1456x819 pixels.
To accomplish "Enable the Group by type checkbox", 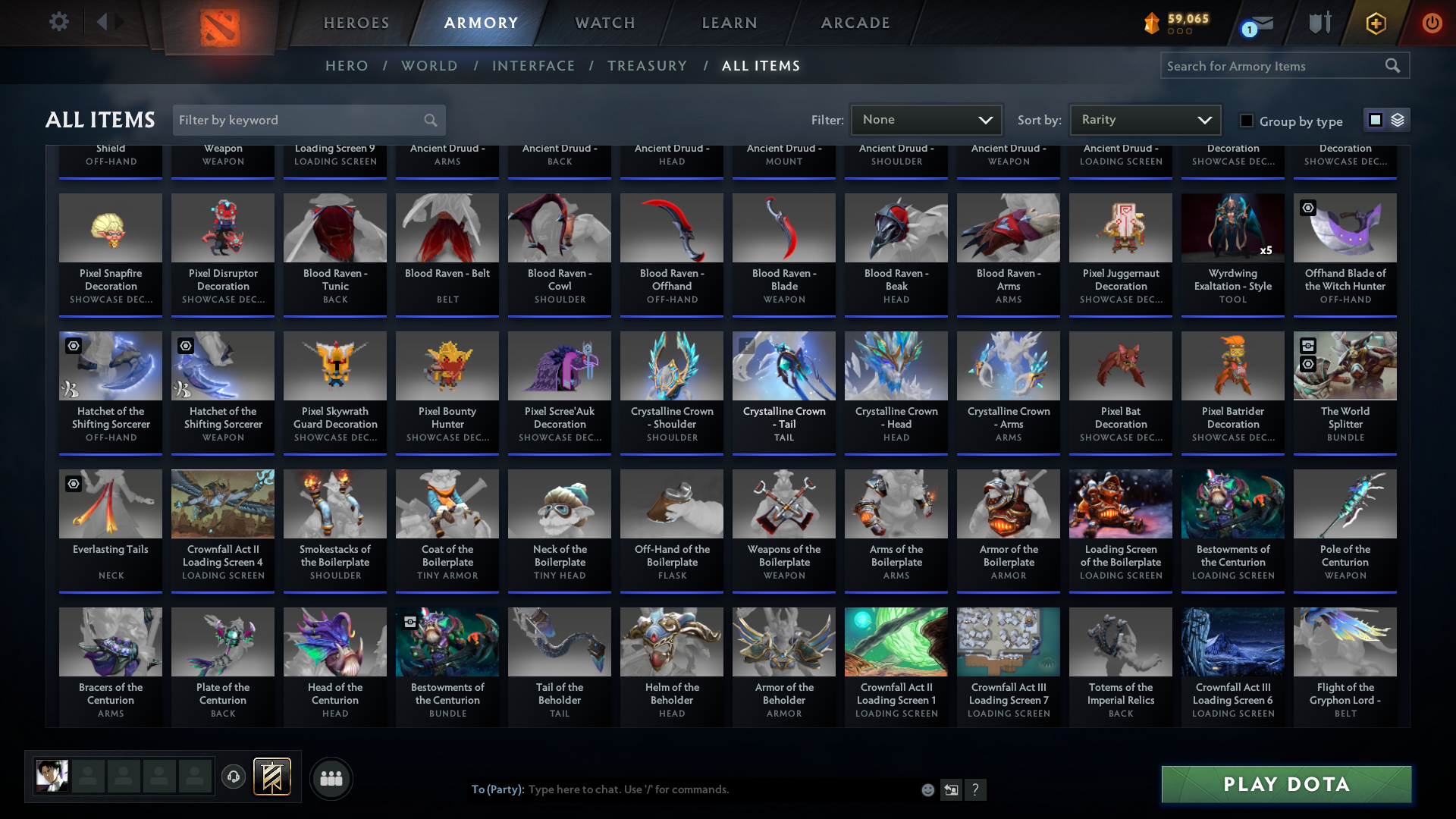I will pos(1246,120).
